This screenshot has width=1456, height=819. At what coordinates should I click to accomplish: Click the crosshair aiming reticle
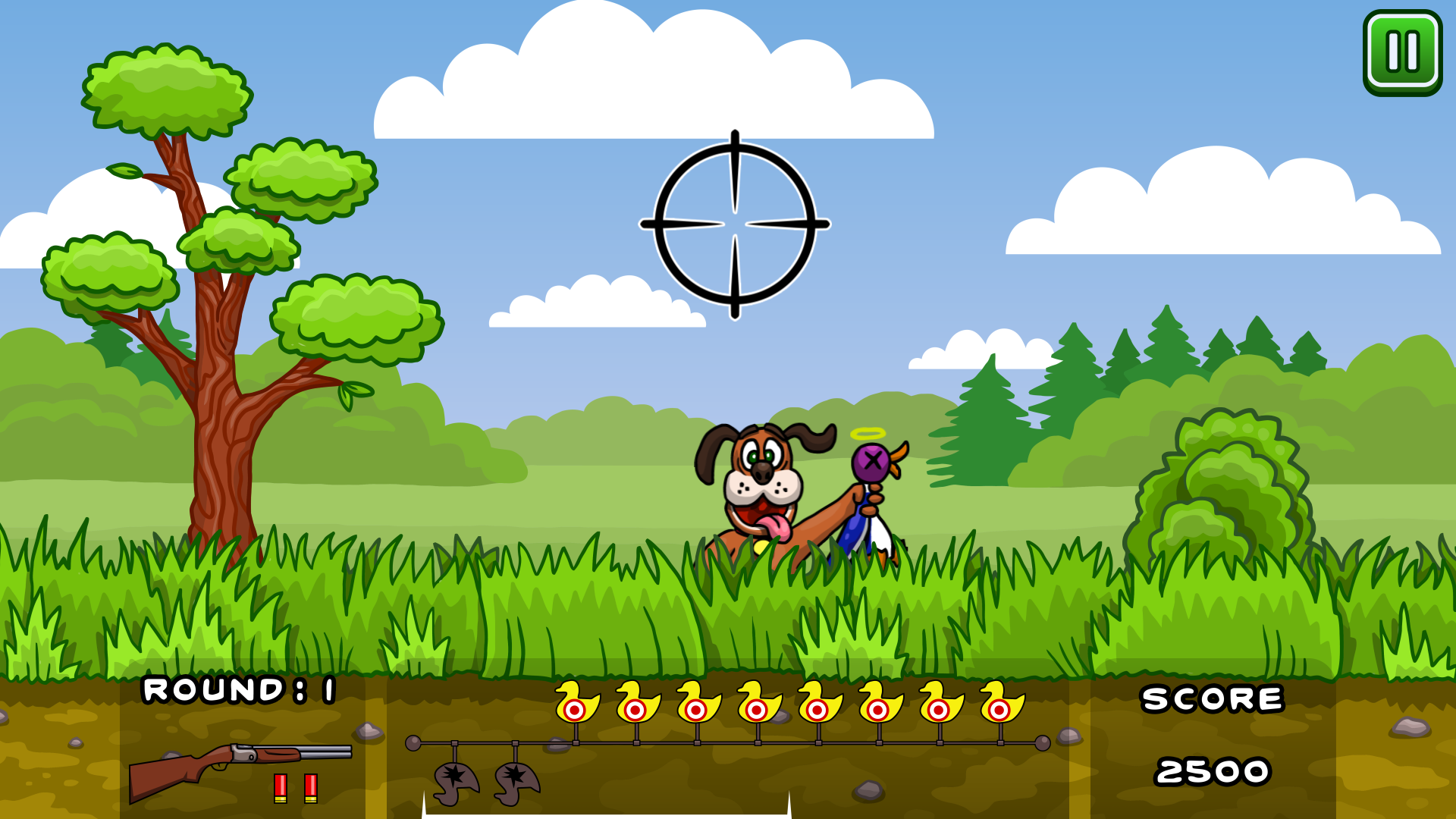coord(733,225)
